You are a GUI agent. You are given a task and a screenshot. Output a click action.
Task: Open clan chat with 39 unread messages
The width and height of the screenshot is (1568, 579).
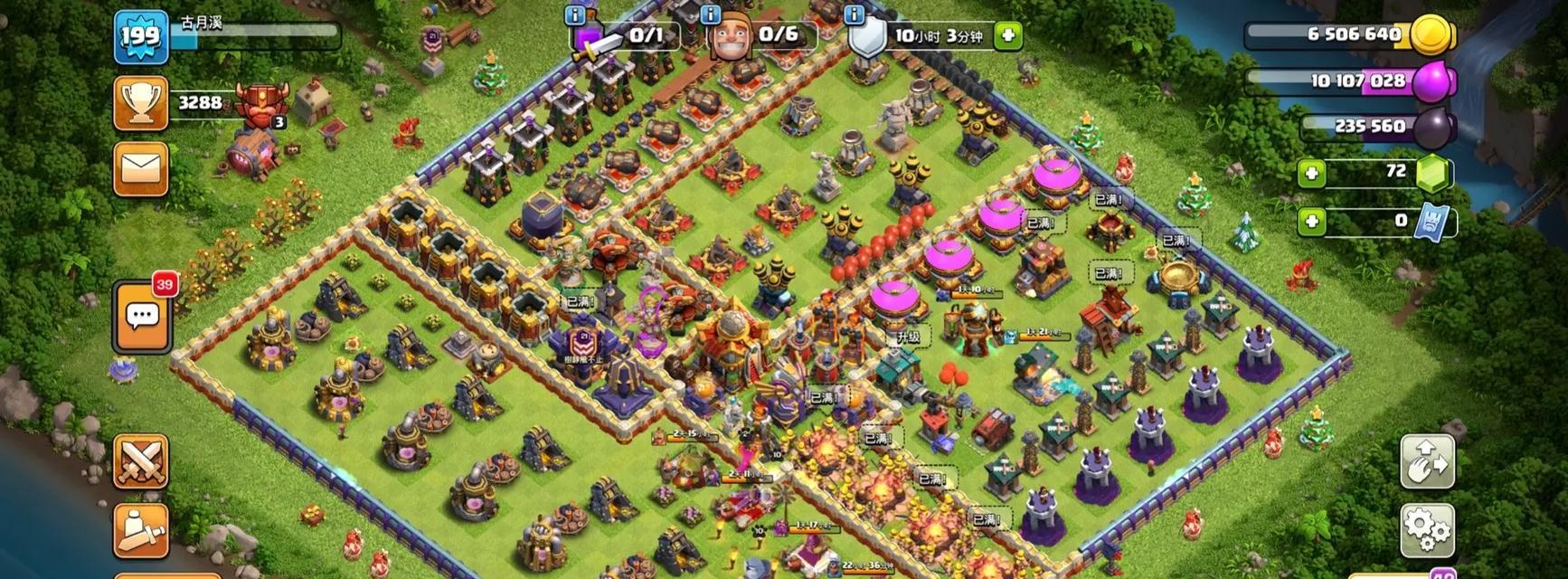tap(142, 318)
